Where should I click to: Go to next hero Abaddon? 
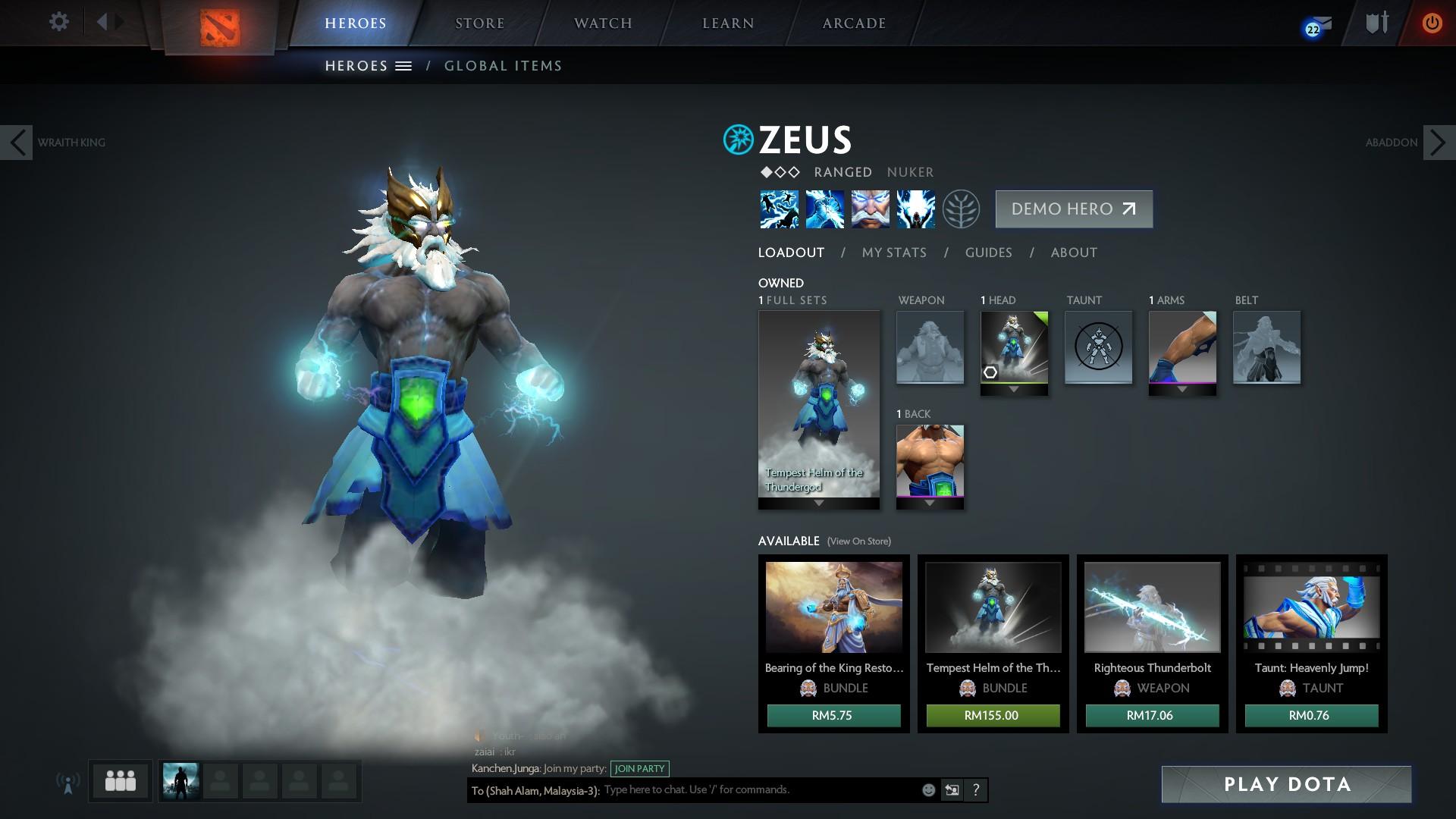(1438, 143)
